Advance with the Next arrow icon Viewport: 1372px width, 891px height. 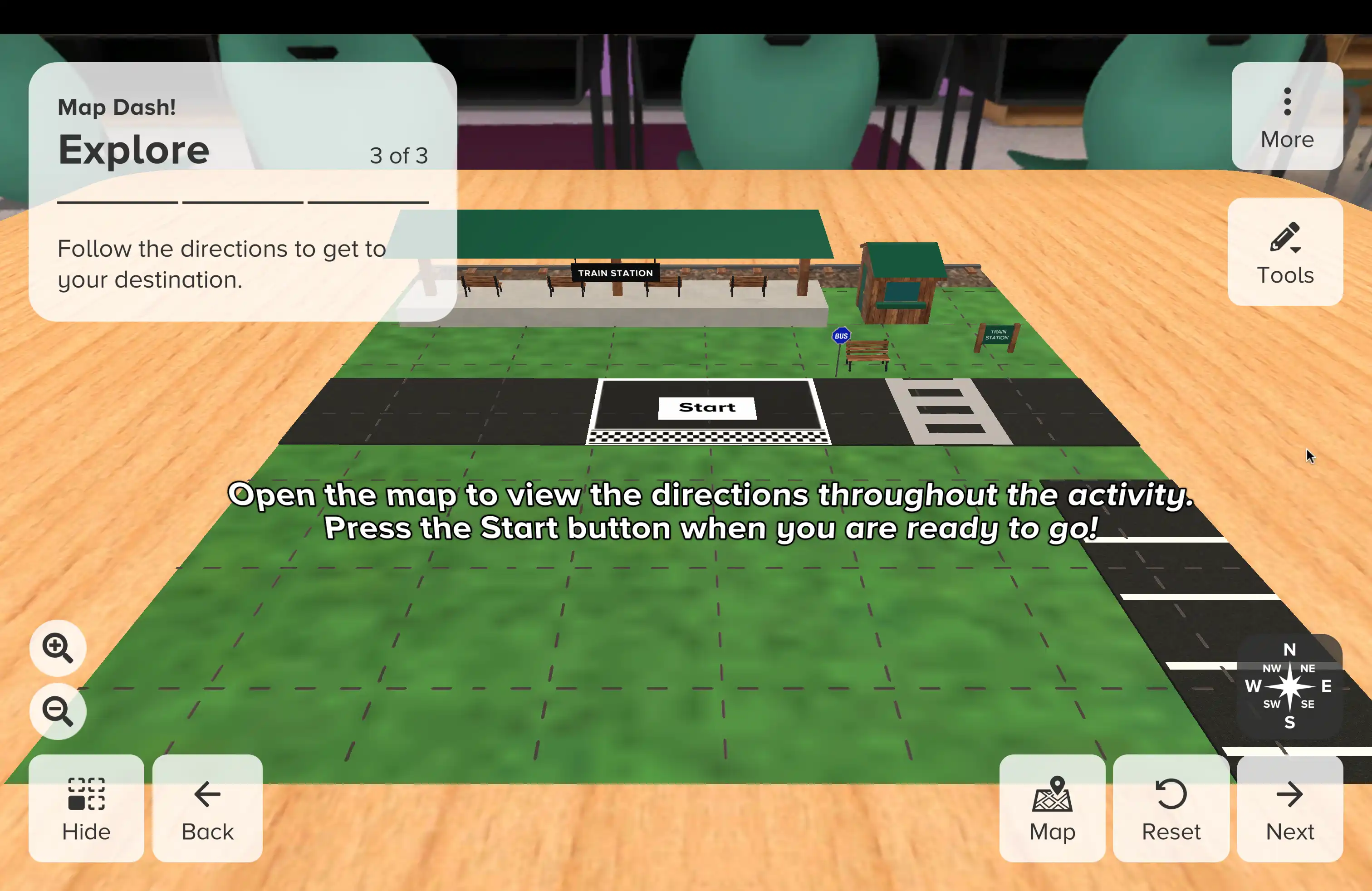coord(1289,794)
